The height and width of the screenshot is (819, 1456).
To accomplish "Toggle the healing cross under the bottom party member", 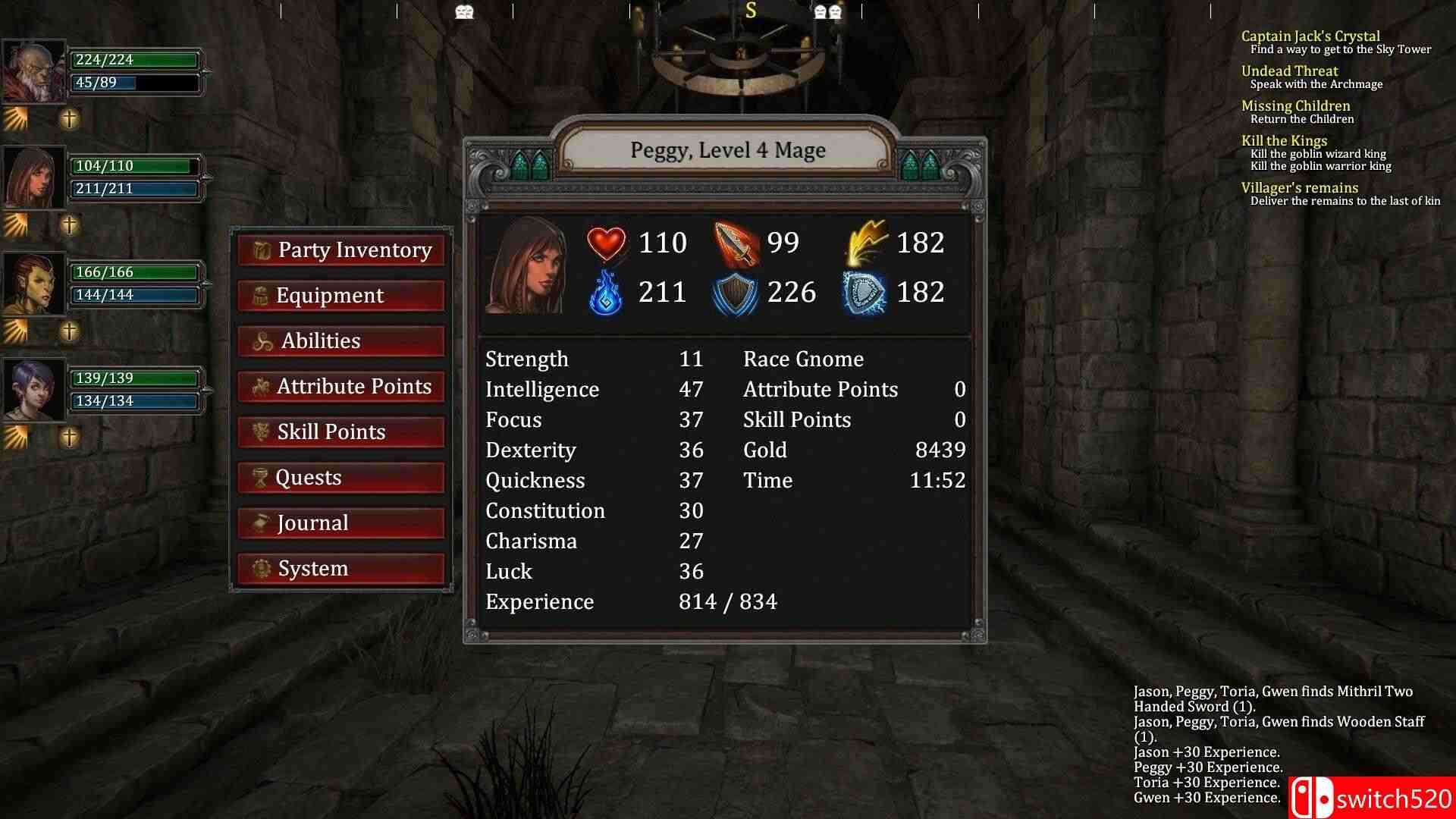I will click(68, 435).
